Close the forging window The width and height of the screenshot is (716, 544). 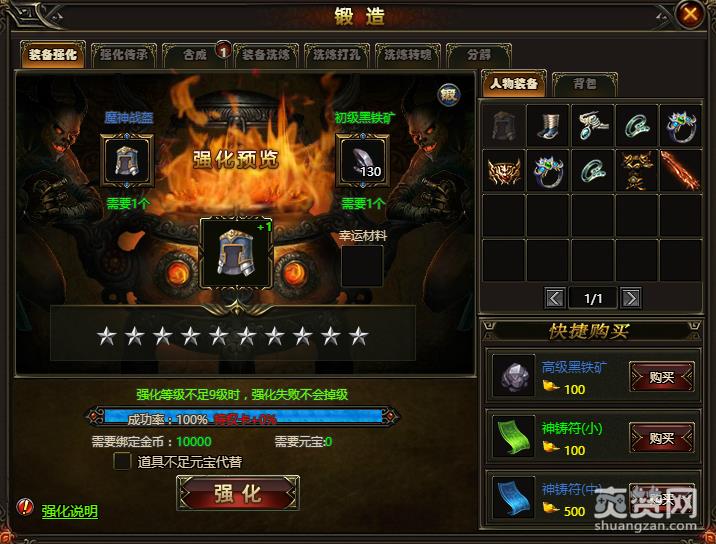[690, 14]
